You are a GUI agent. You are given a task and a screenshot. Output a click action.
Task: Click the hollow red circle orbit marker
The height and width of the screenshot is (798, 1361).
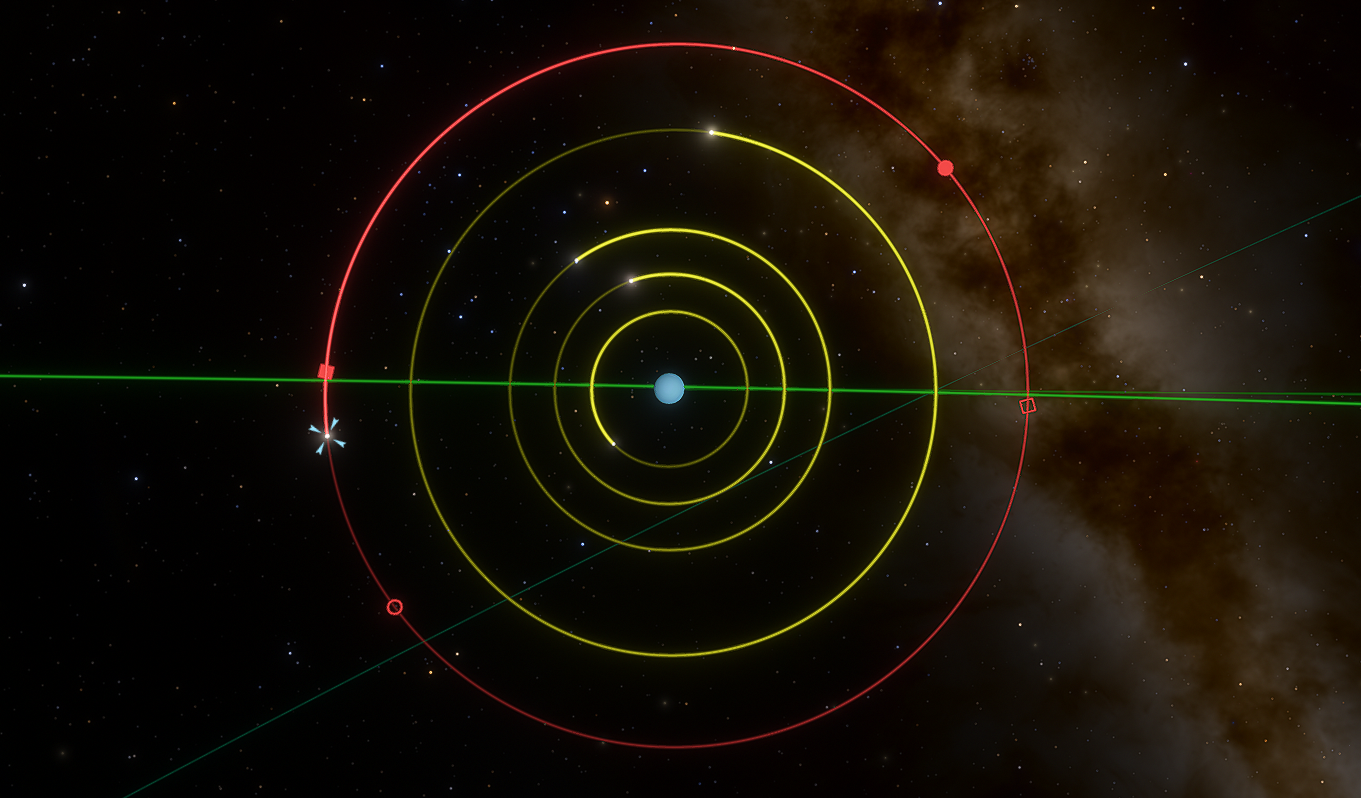395,607
